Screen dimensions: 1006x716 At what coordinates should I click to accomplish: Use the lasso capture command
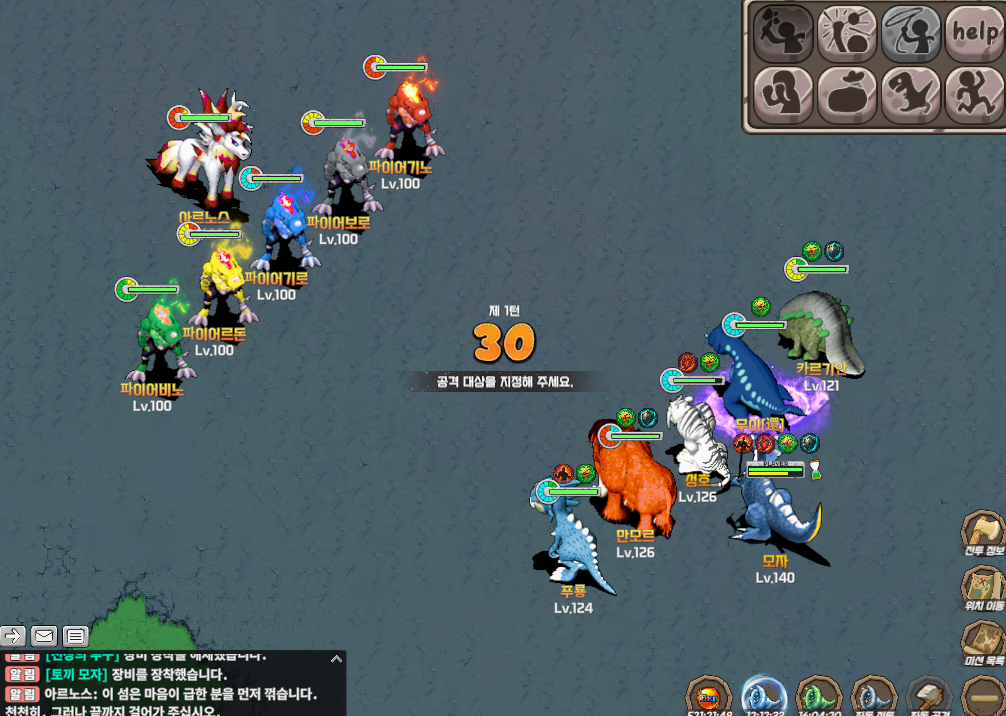coord(910,31)
